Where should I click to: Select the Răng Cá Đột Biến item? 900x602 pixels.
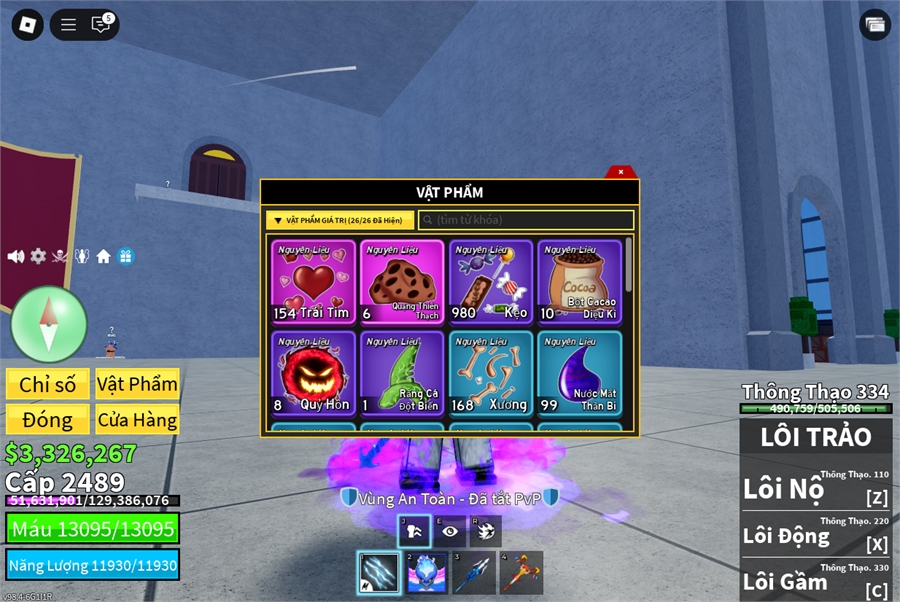402,373
